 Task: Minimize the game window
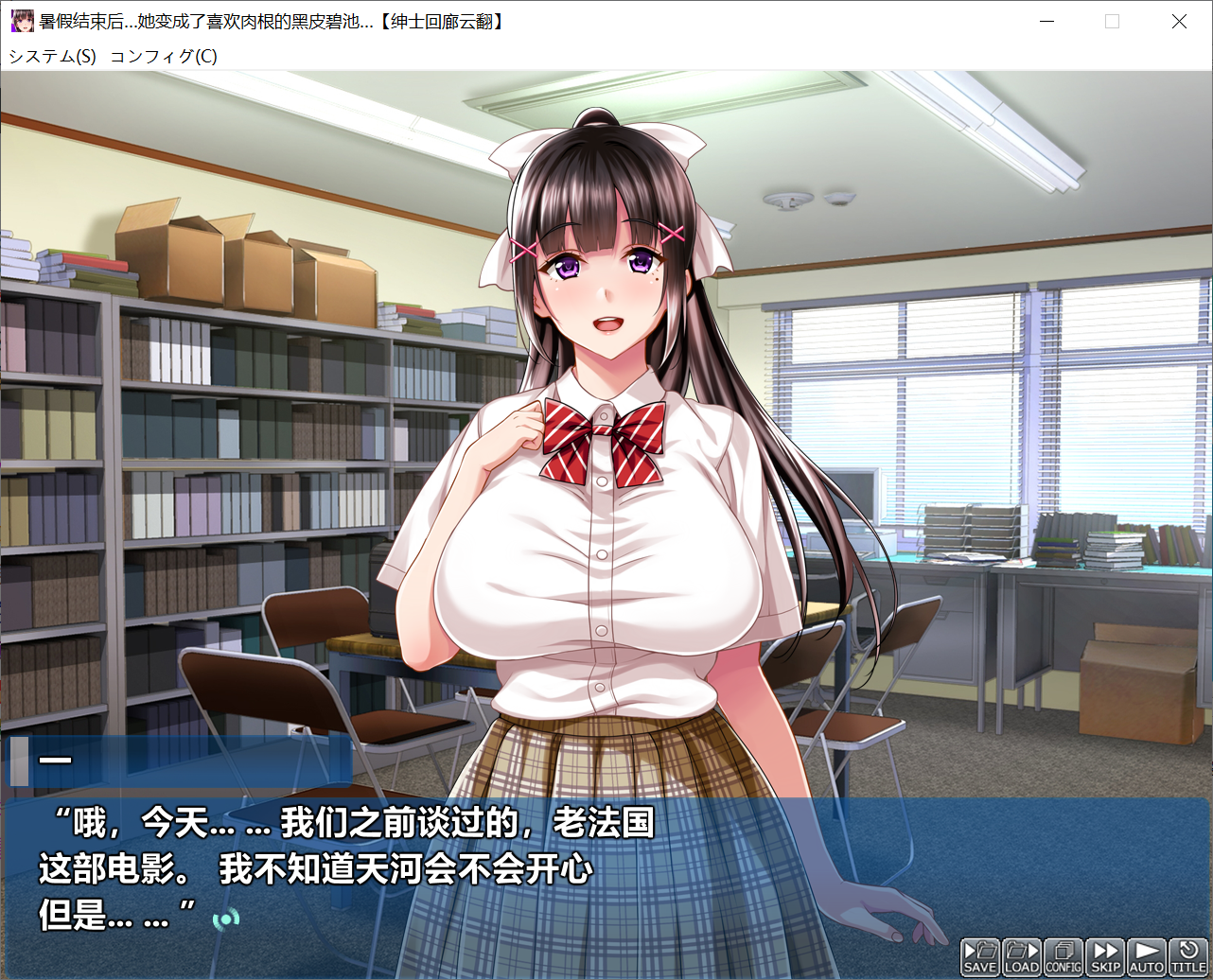(1046, 20)
